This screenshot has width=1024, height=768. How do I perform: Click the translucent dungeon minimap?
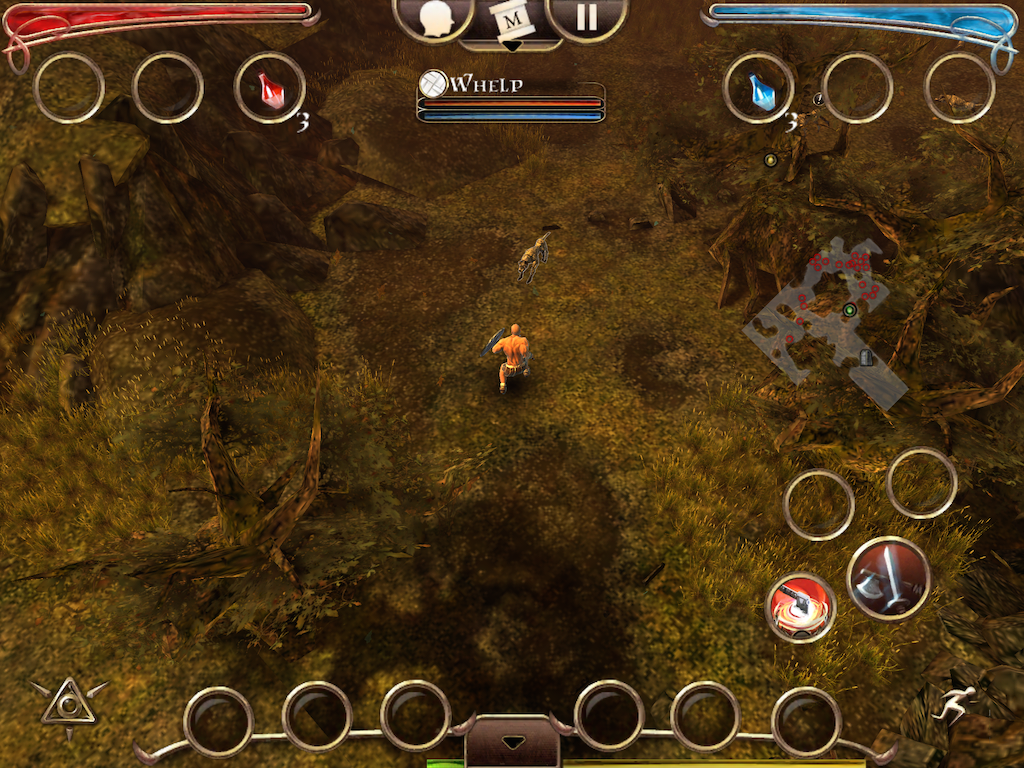[x=827, y=313]
